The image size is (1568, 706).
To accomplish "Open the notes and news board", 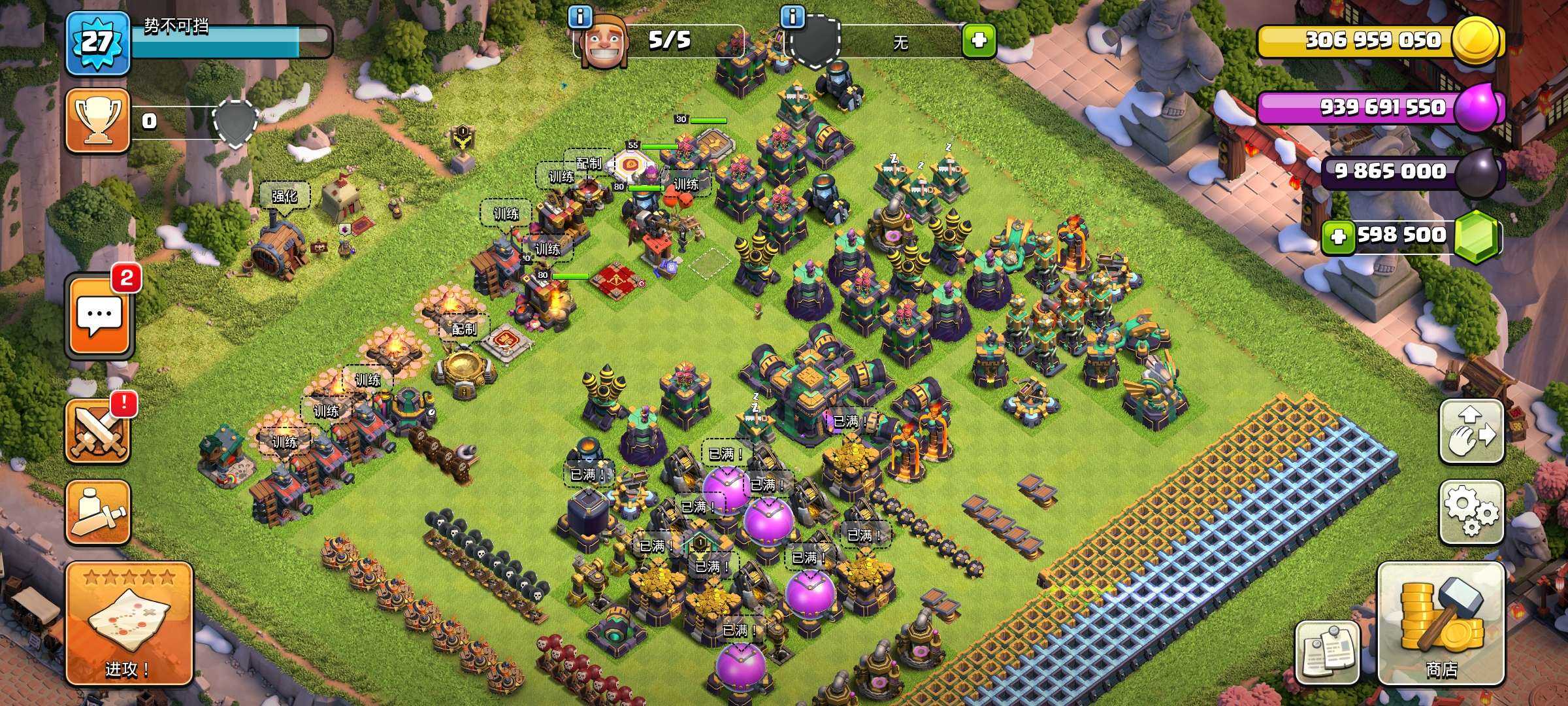I will (1327, 652).
